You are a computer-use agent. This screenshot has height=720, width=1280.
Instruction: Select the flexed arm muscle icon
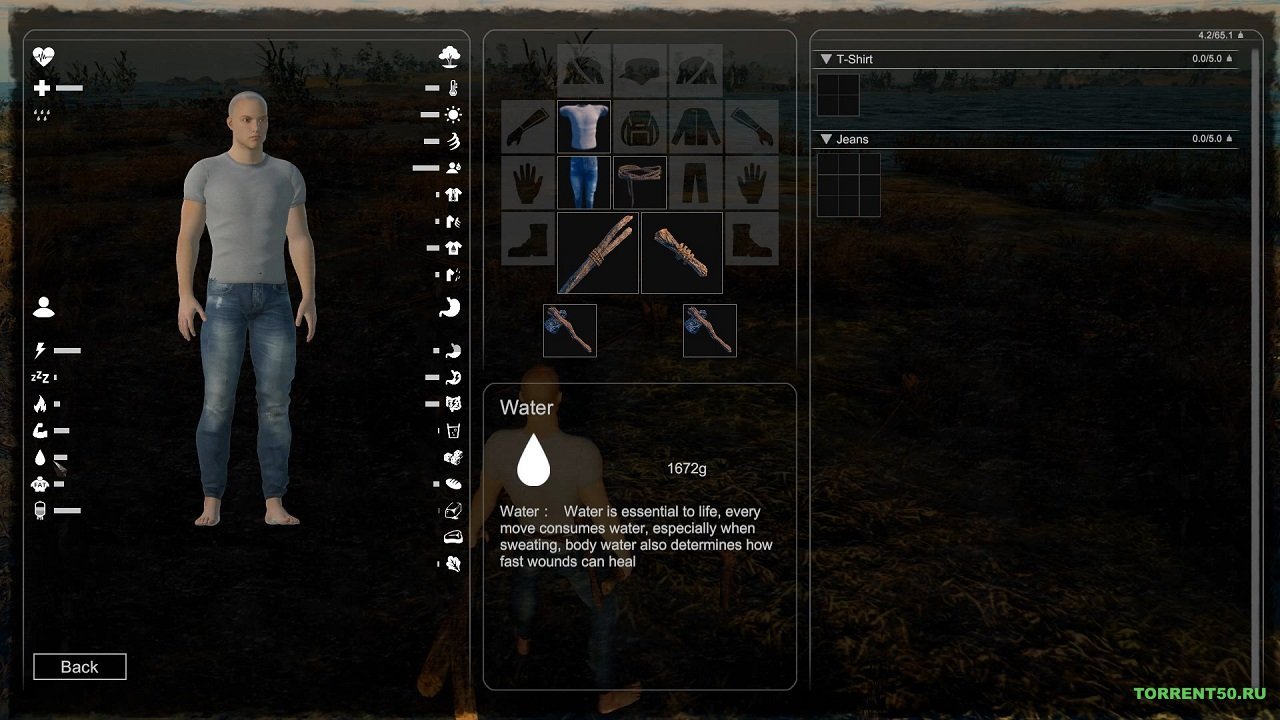pyautogui.click(x=40, y=431)
